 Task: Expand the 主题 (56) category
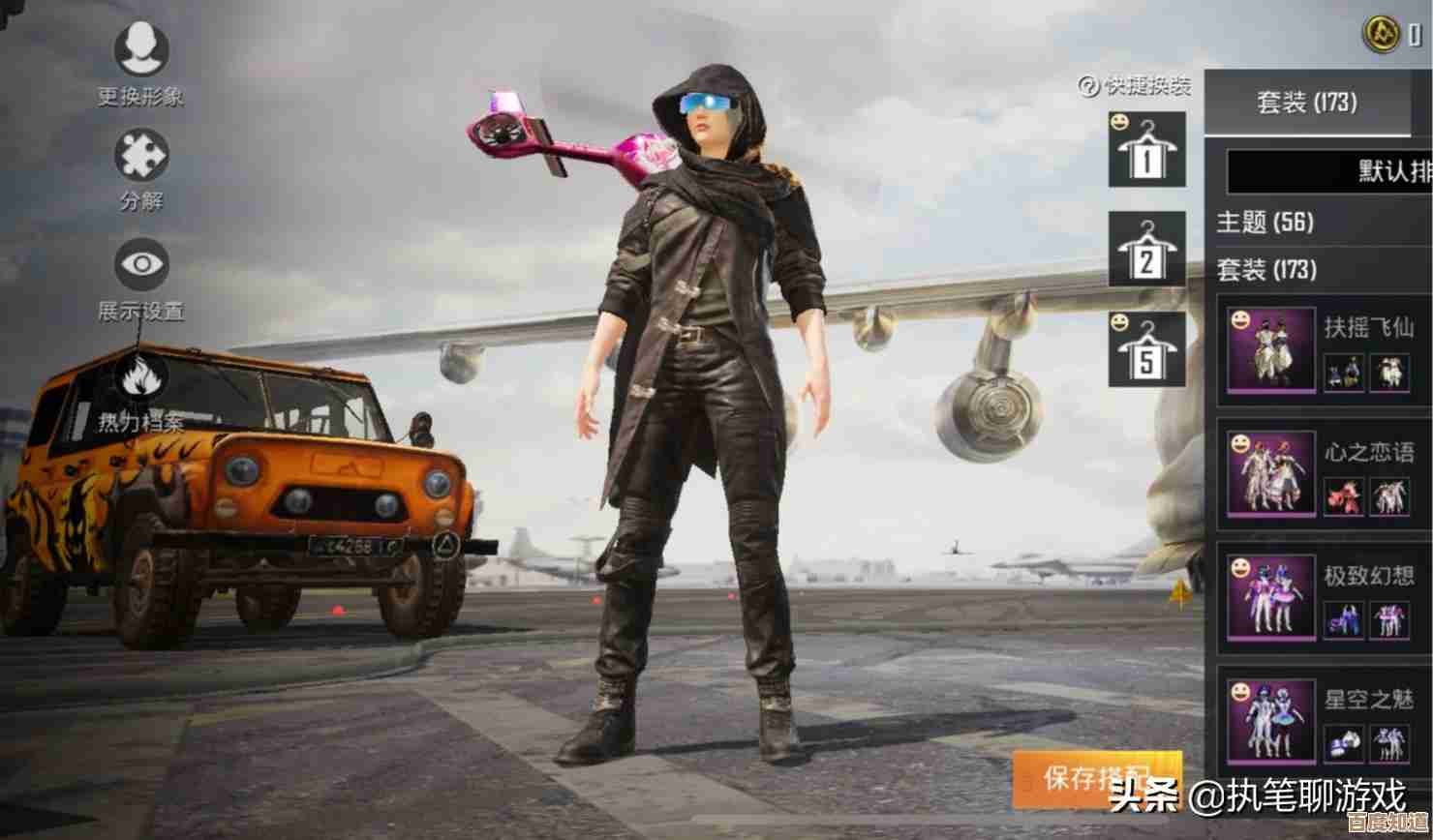pyautogui.click(x=1265, y=223)
